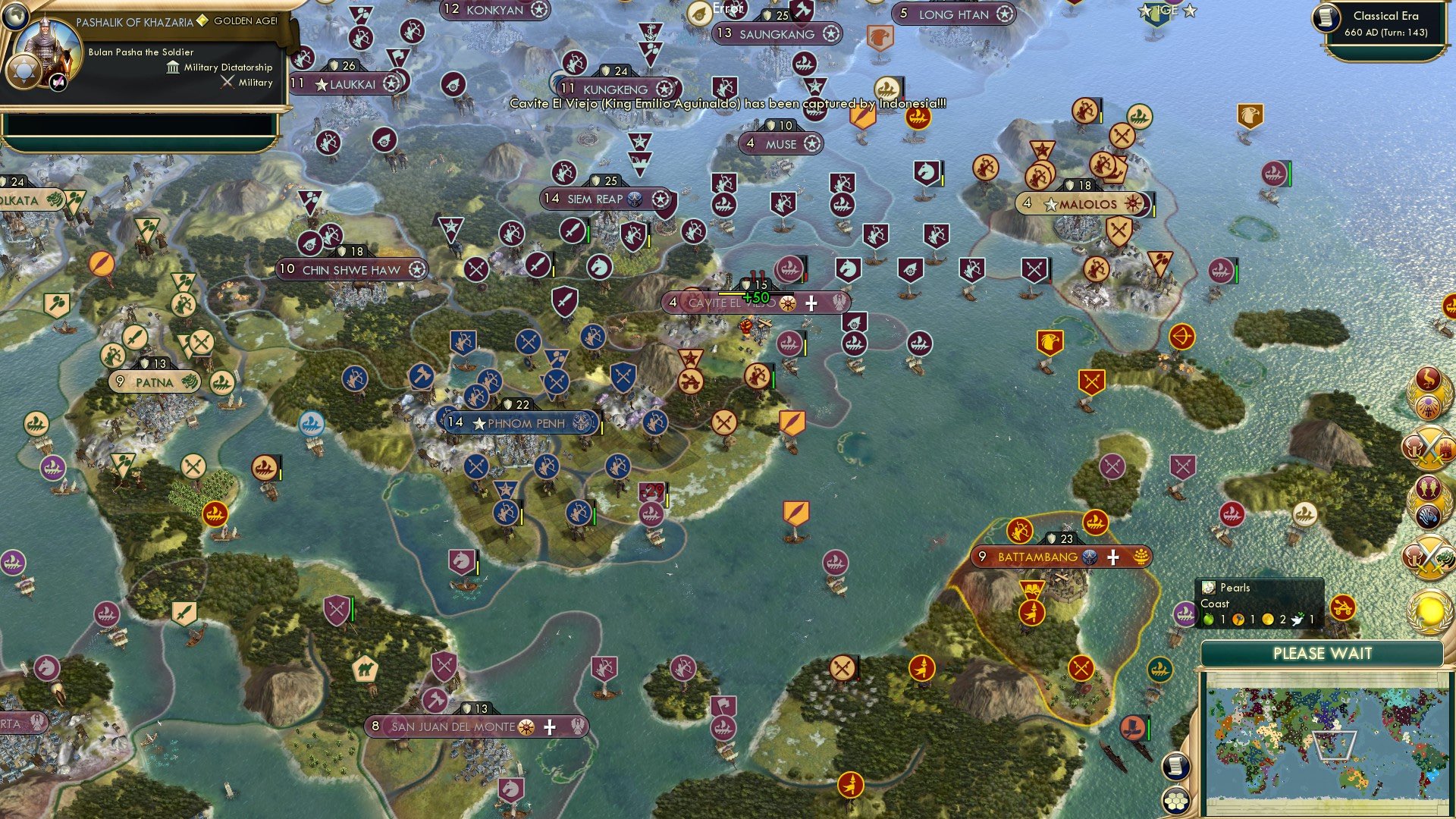Open the notification log scroll icon
The image size is (1456, 819).
tap(1176, 766)
